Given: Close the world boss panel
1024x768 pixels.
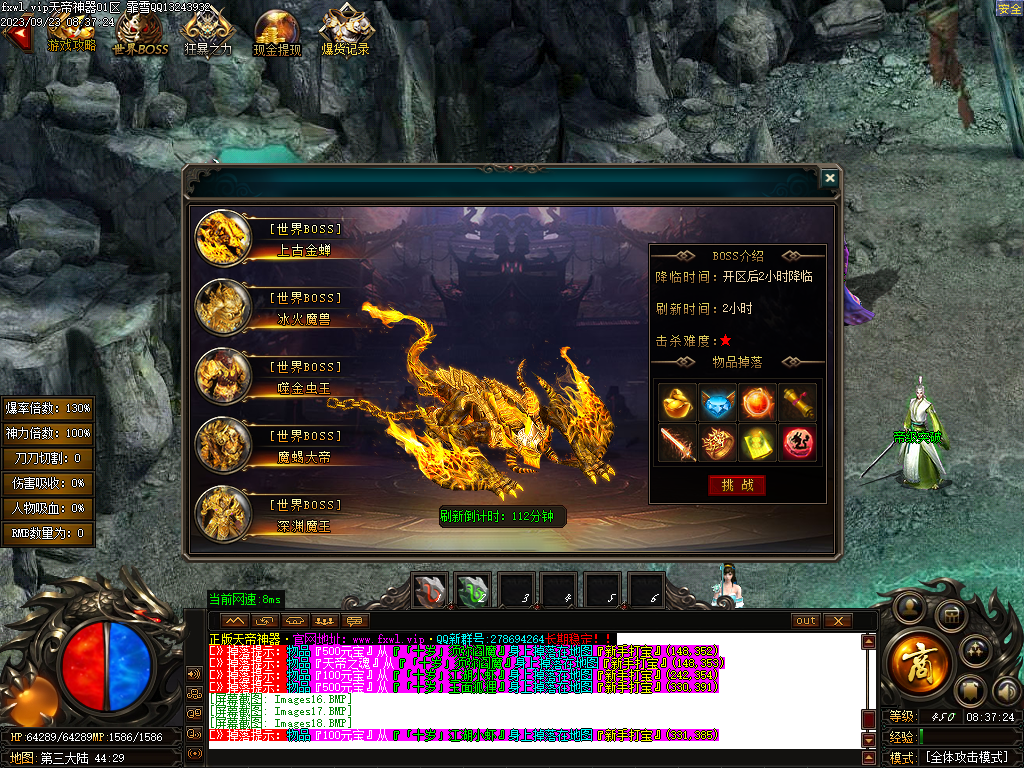Looking at the screenshot, I should [x=829, y=178].
